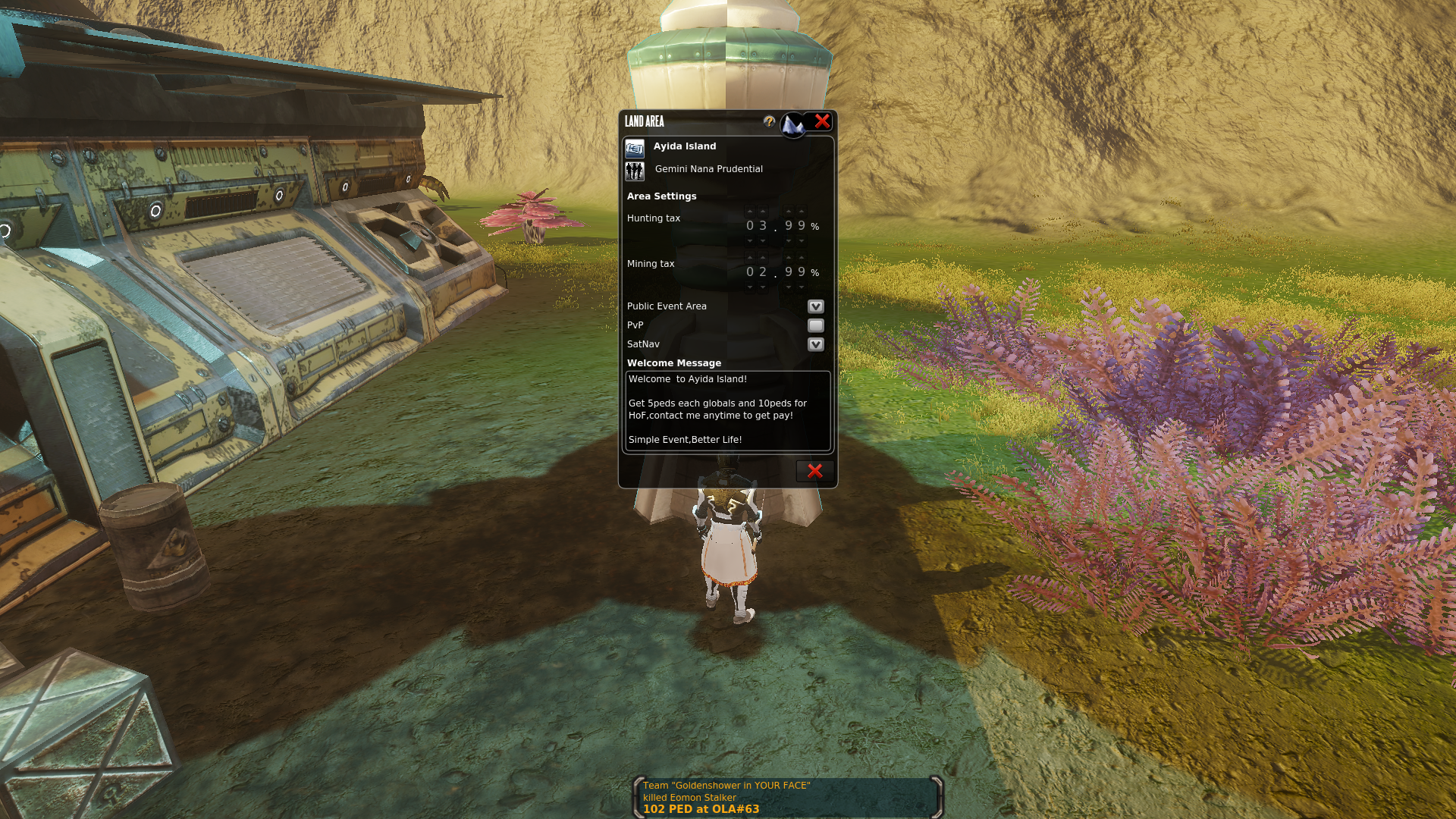1456x819 pixels.
Task: Click the red X button below Welcome Message
Action: 814,471
